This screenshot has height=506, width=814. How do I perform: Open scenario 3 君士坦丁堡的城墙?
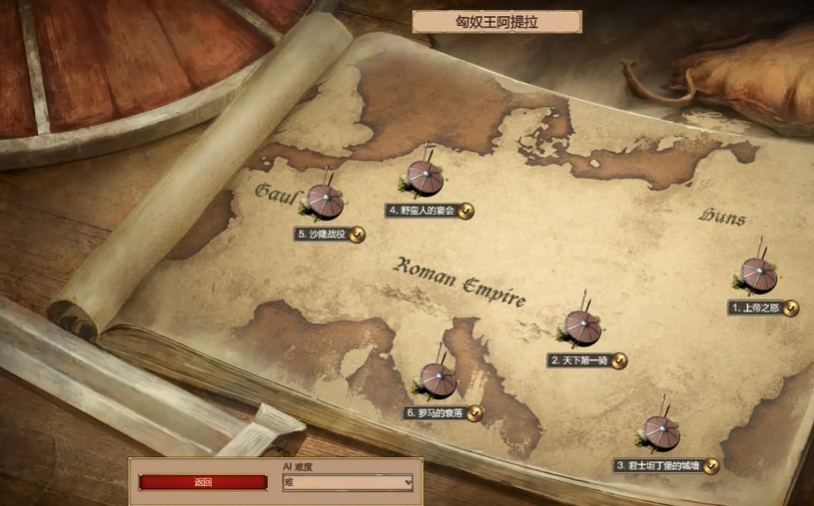661,433
